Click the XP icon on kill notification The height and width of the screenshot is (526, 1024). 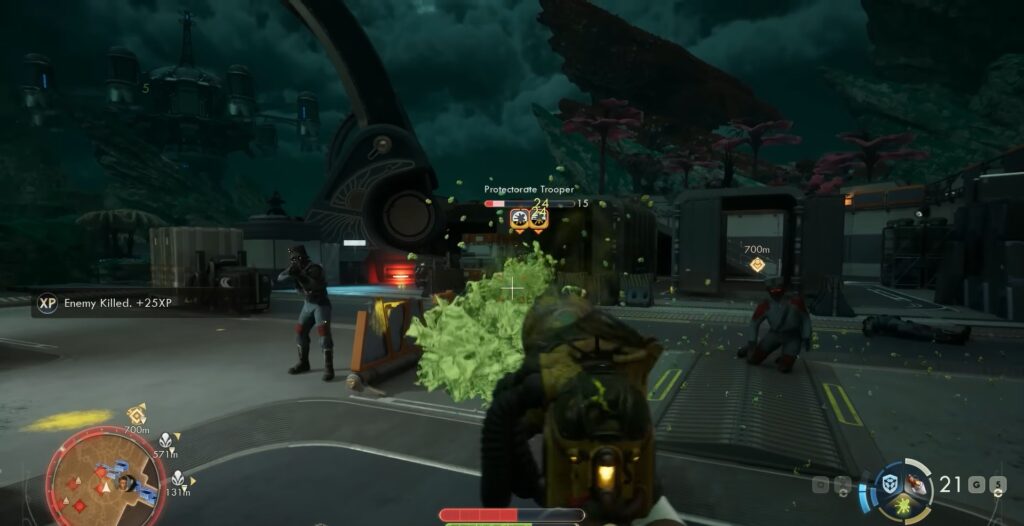[47, 302]
